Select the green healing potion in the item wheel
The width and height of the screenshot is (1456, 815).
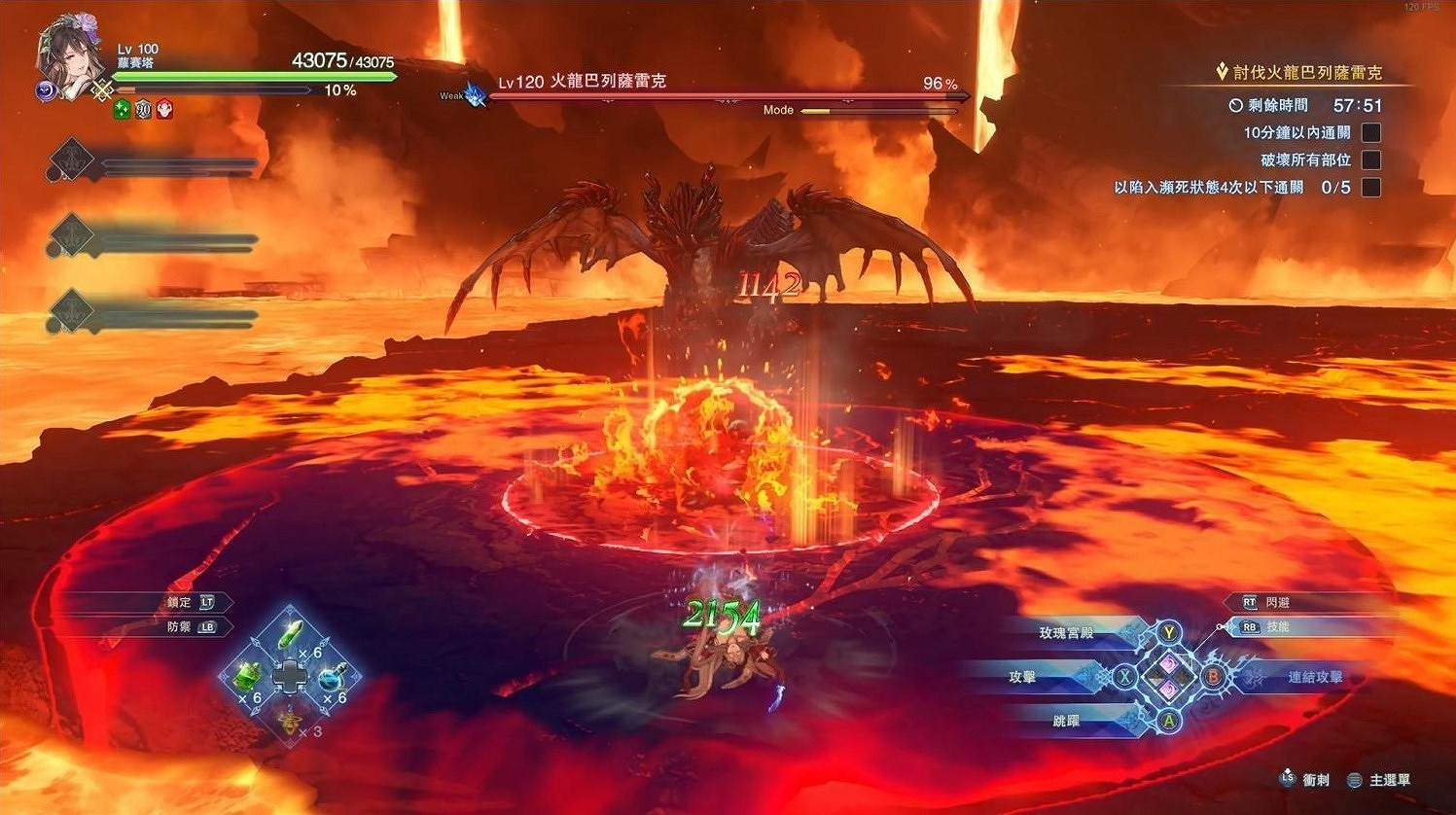[x=290, y=636]
